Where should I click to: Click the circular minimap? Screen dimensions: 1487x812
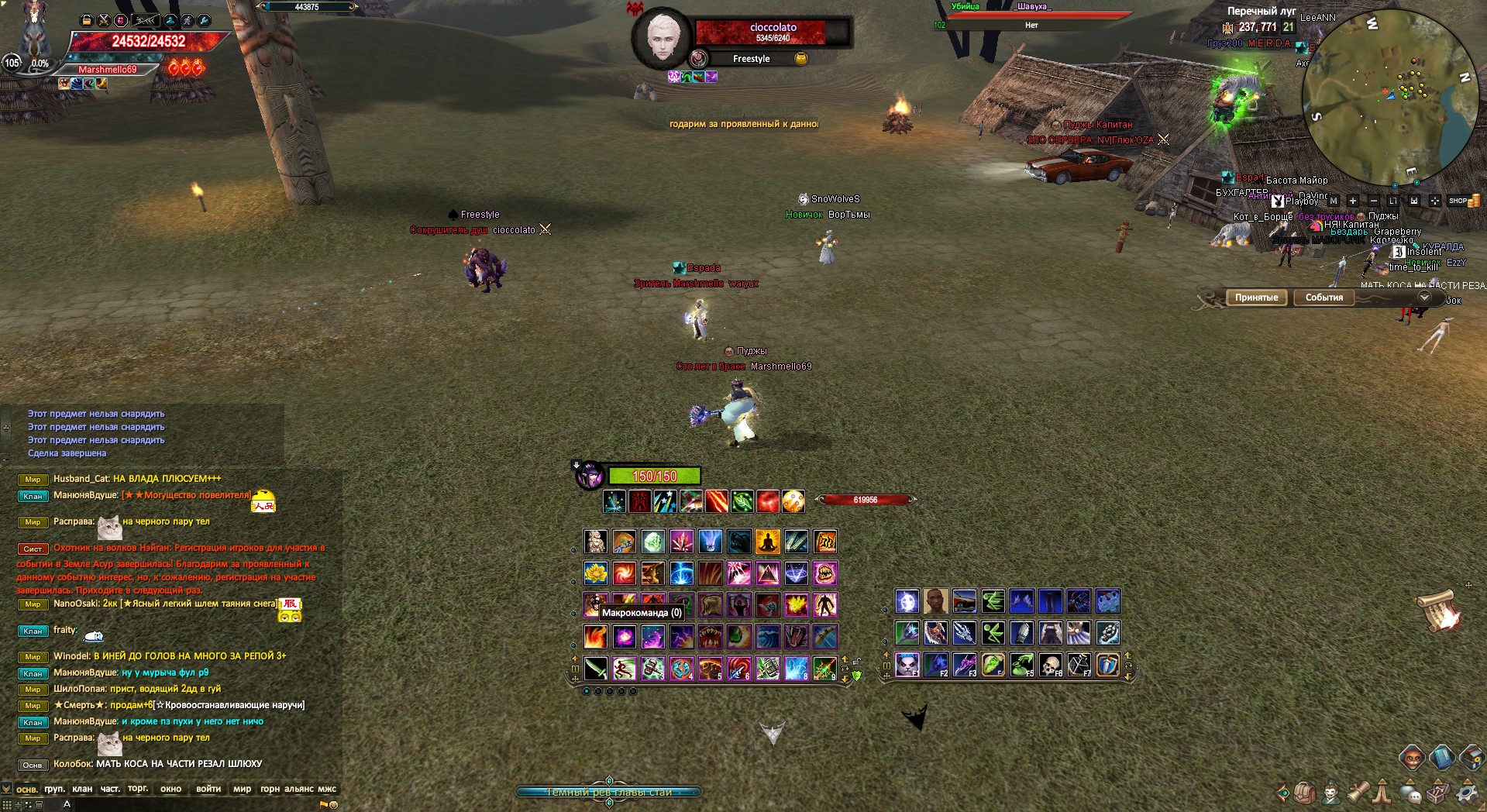click(1389, 97)
